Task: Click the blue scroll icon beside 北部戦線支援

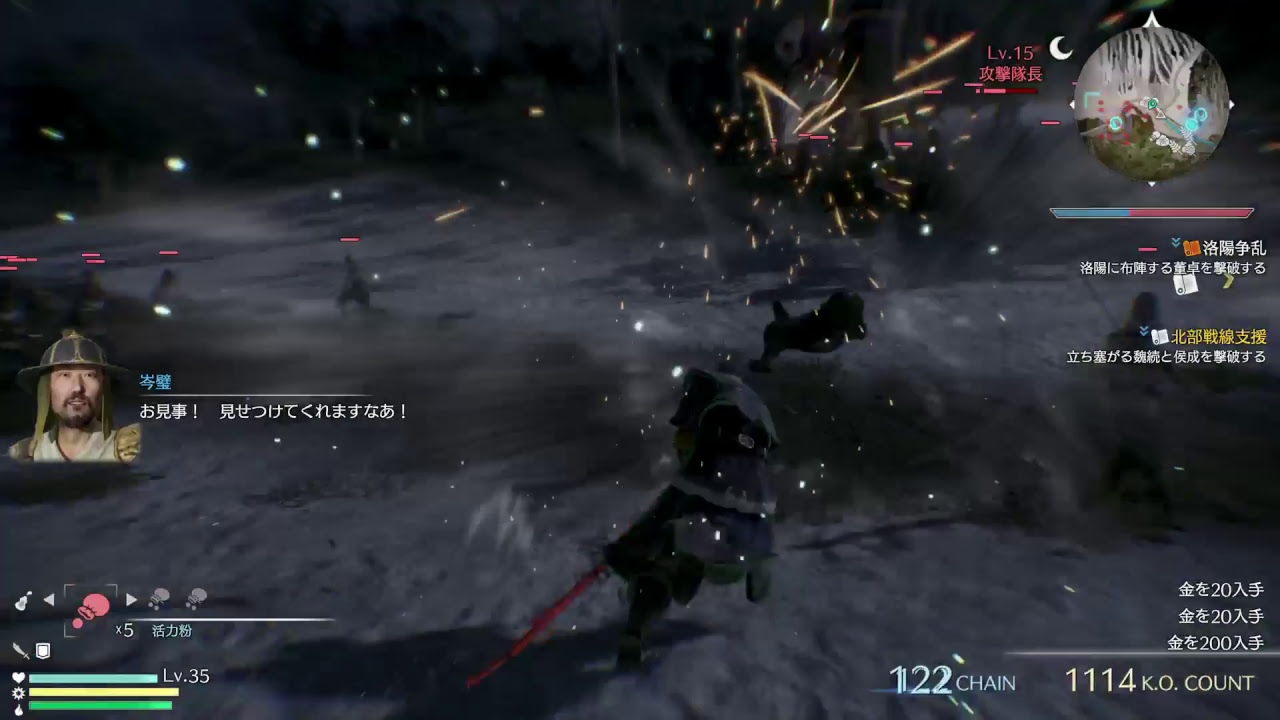Action: pos(1161,336)
